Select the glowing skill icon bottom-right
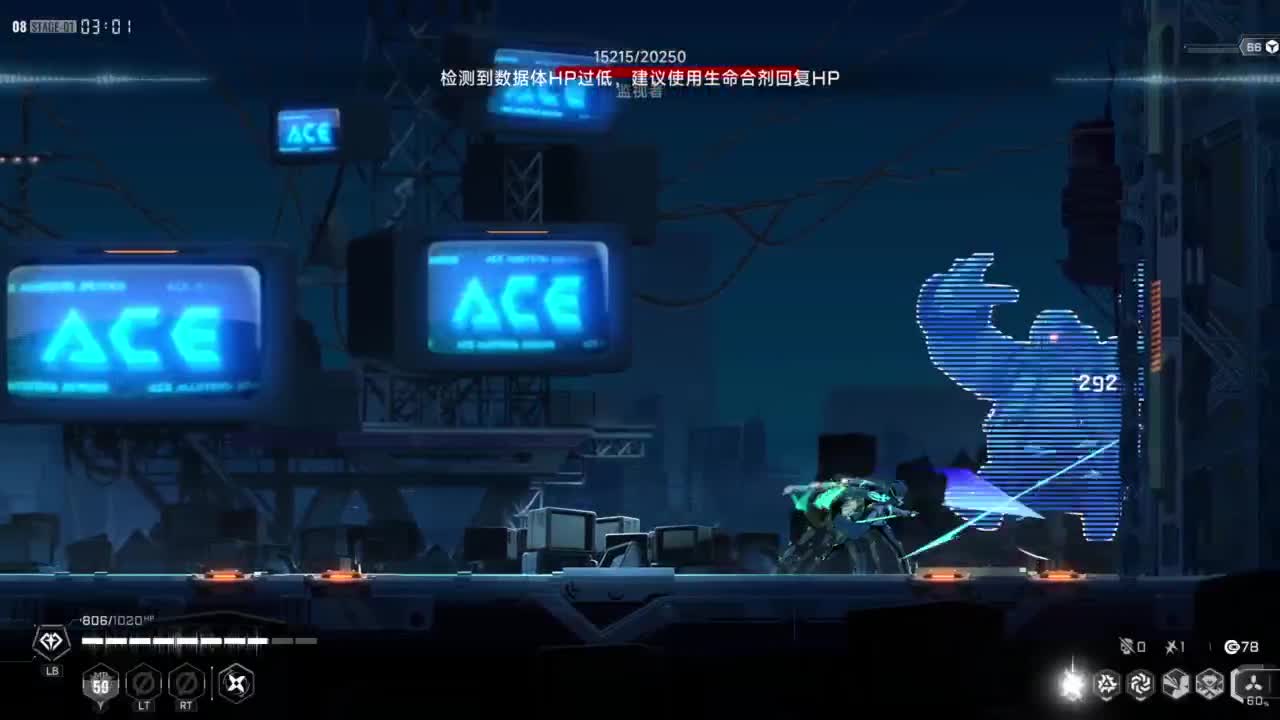Screen dimensions: 1280x720 [1072, 684]
